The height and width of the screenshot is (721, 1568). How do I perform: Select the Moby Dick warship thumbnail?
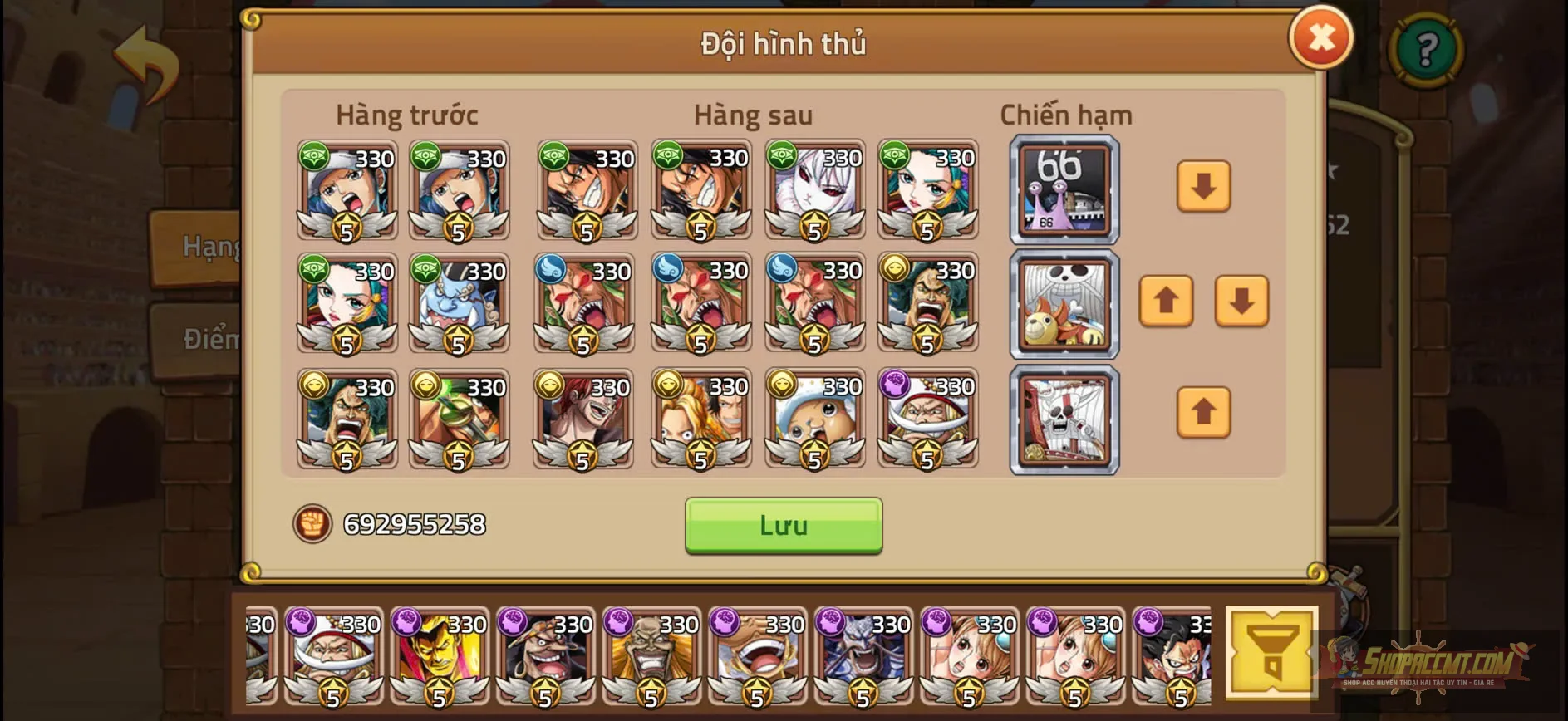click(x=1064, y=418)
